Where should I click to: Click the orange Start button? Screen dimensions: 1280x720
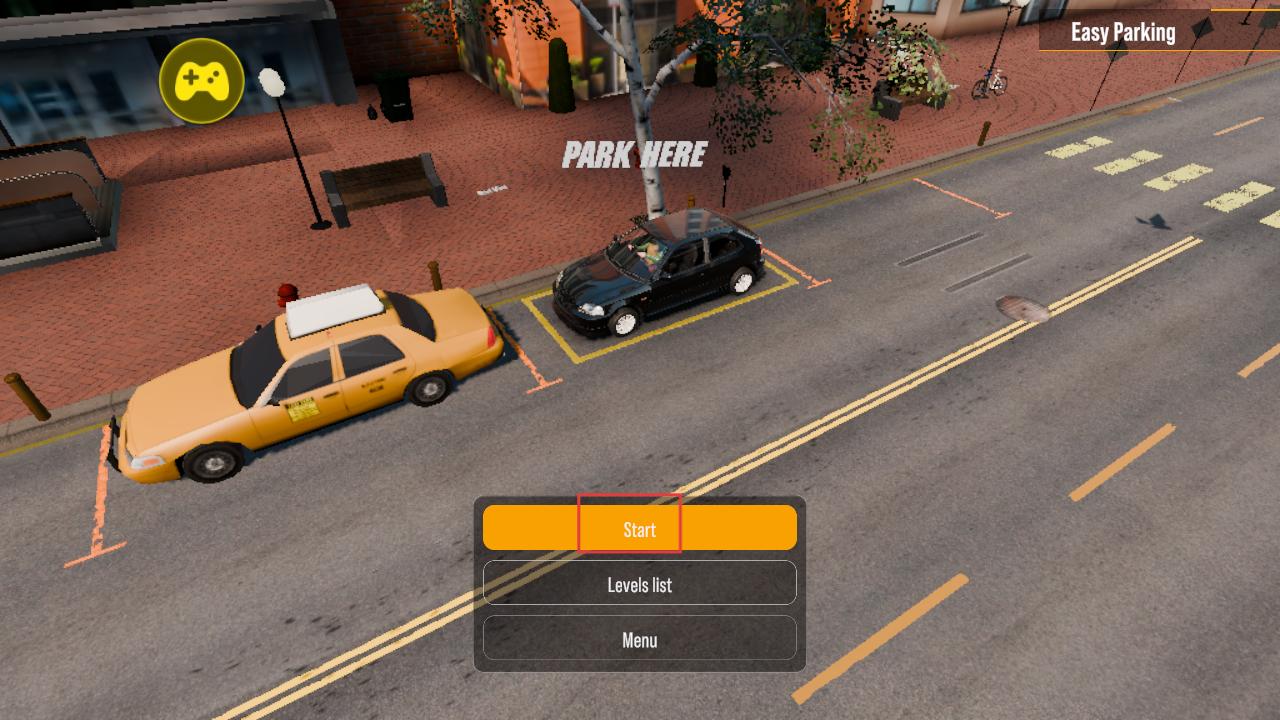(639, 528)
